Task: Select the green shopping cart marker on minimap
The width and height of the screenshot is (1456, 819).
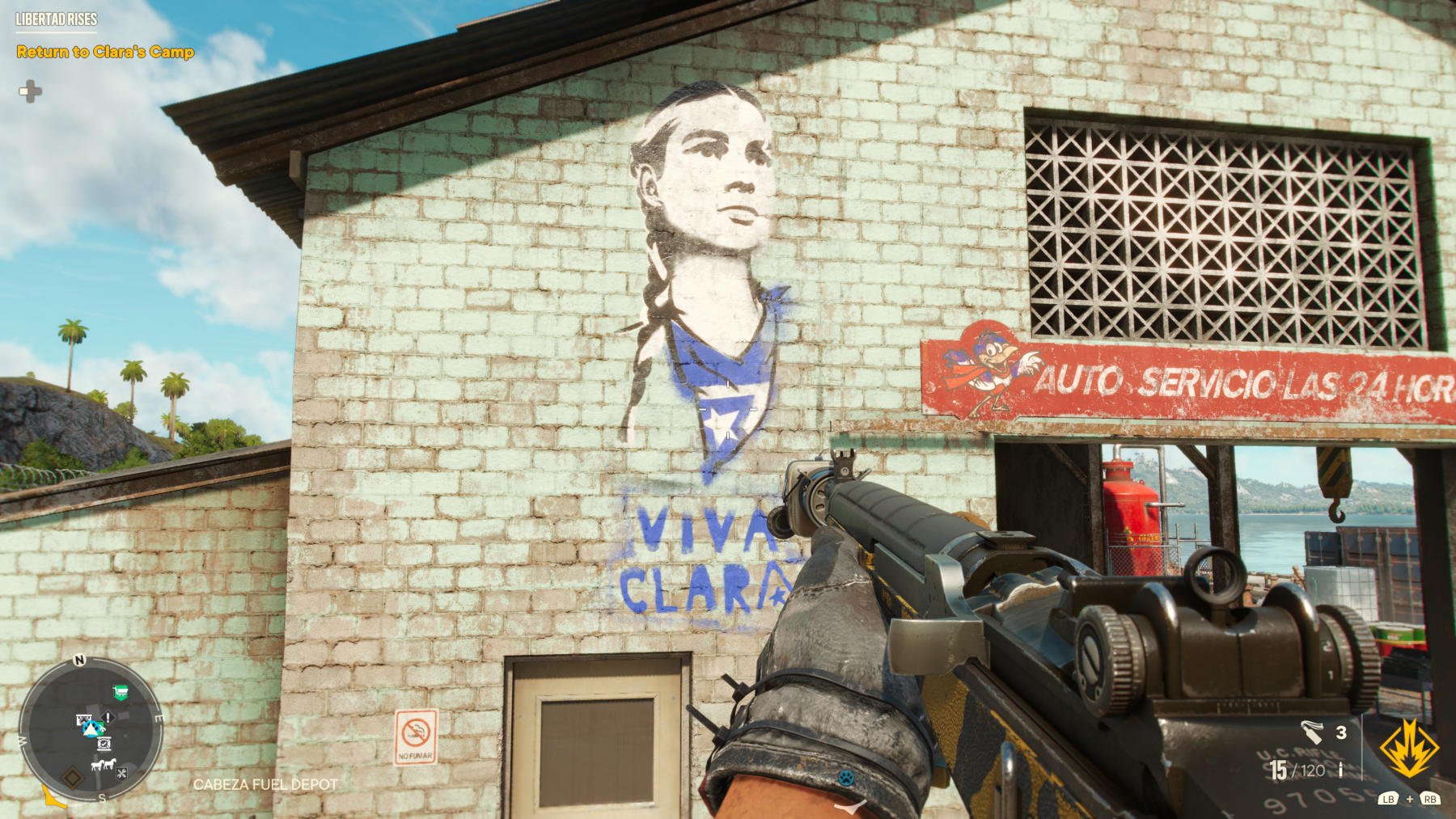Action: click(121, 692)
